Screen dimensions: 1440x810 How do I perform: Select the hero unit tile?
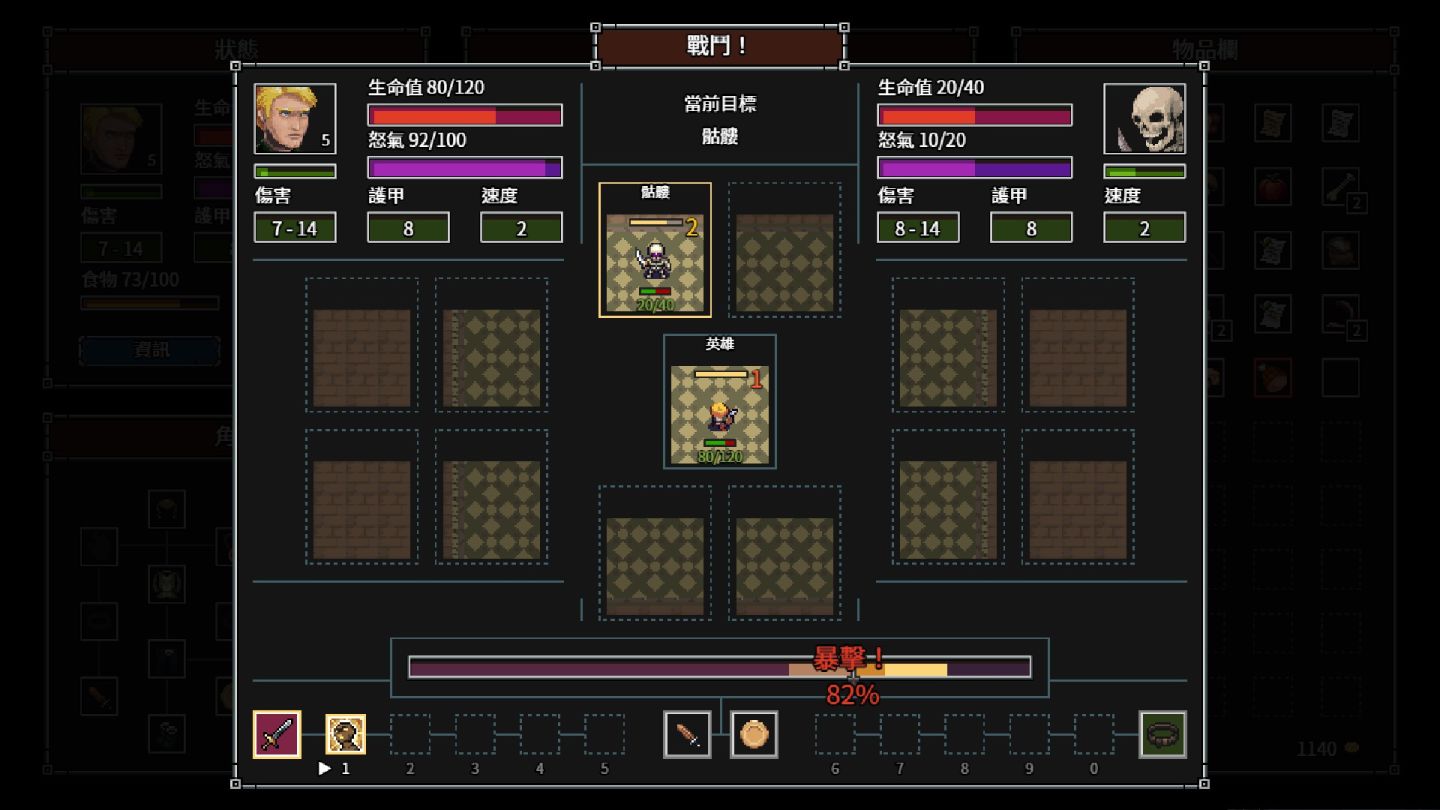(x=720, y=403)
